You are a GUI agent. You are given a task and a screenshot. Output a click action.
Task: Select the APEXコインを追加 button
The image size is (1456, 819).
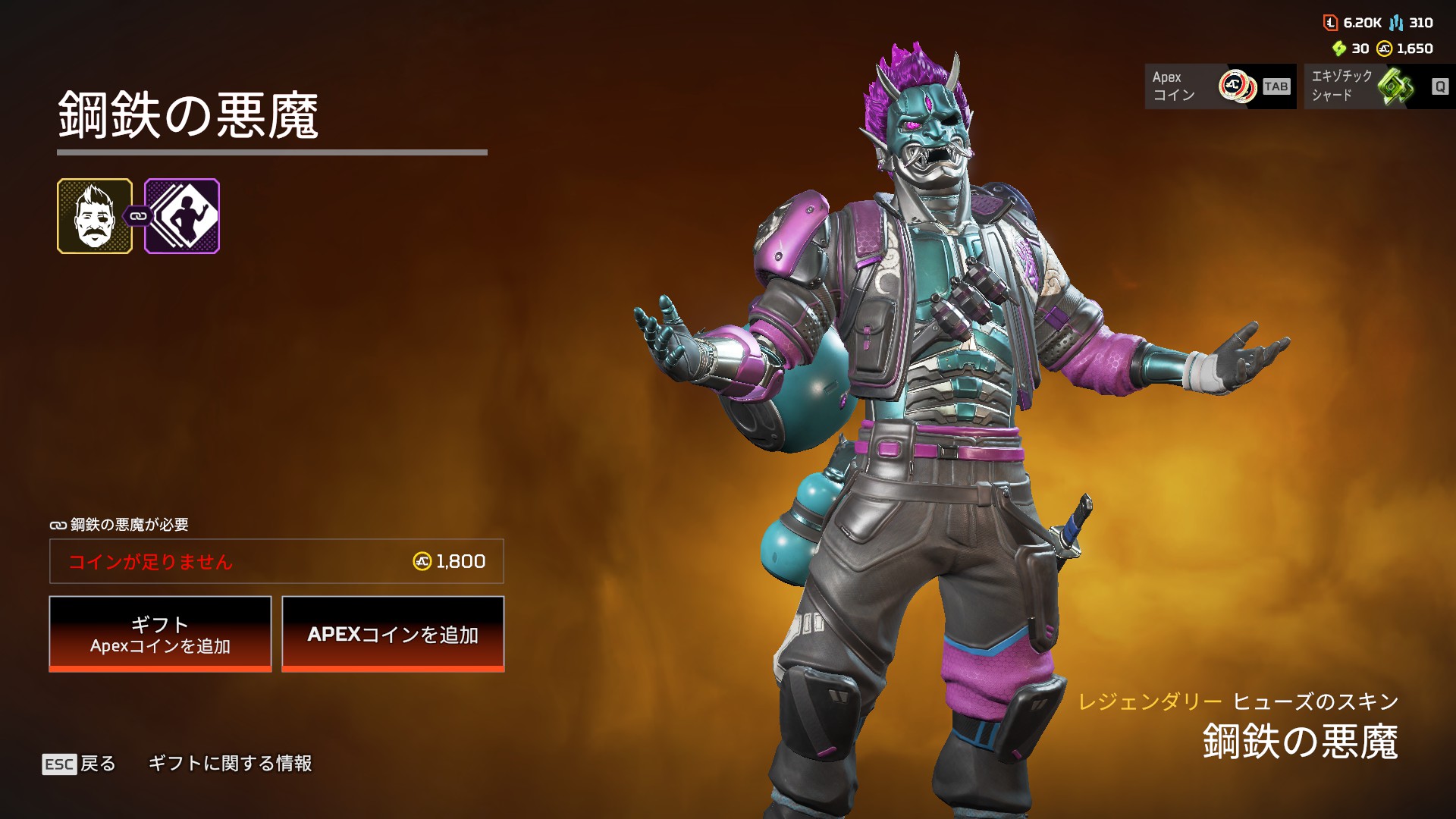[x=393, y=634]
